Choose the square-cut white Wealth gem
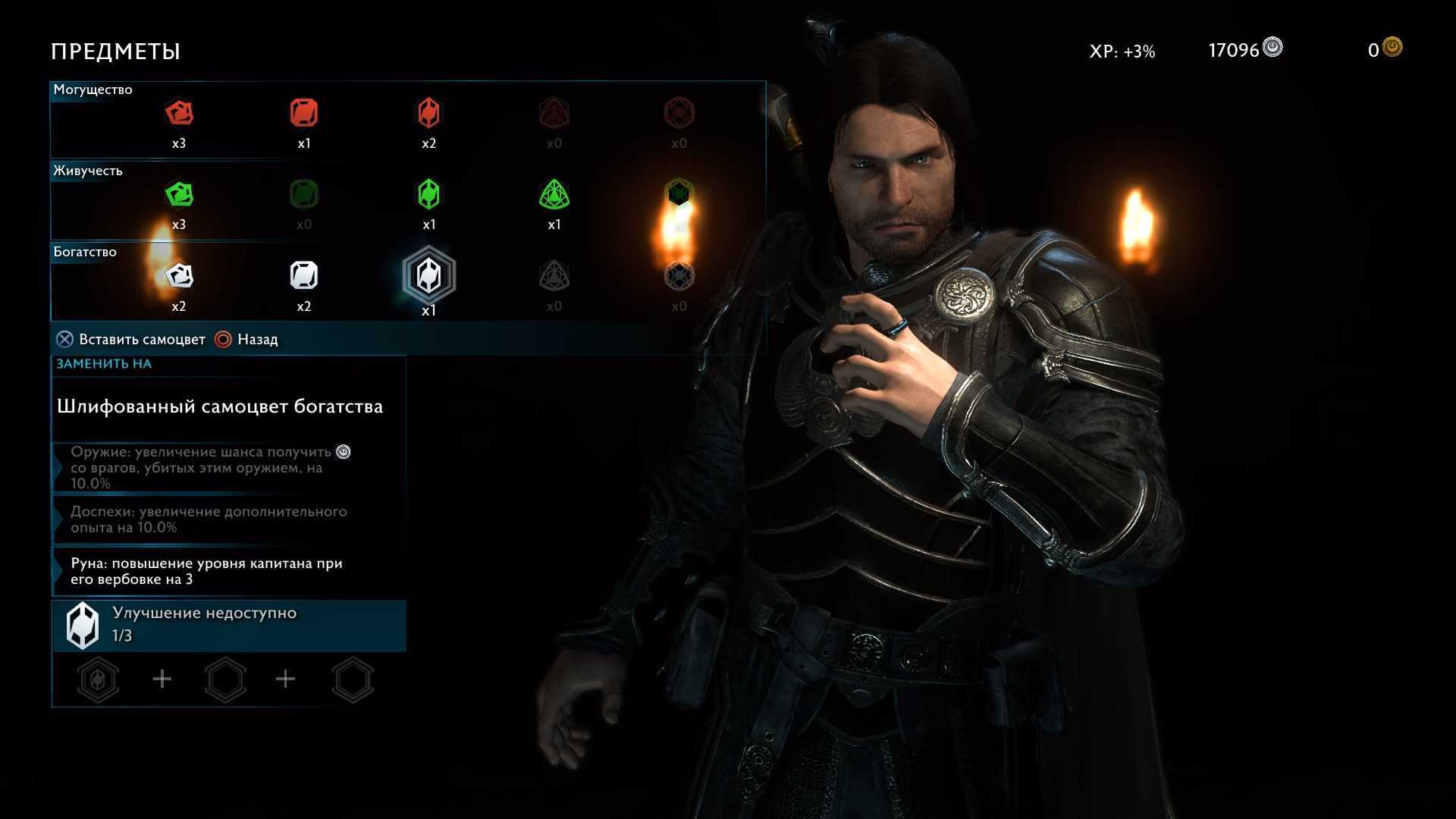 click(304, 275)
